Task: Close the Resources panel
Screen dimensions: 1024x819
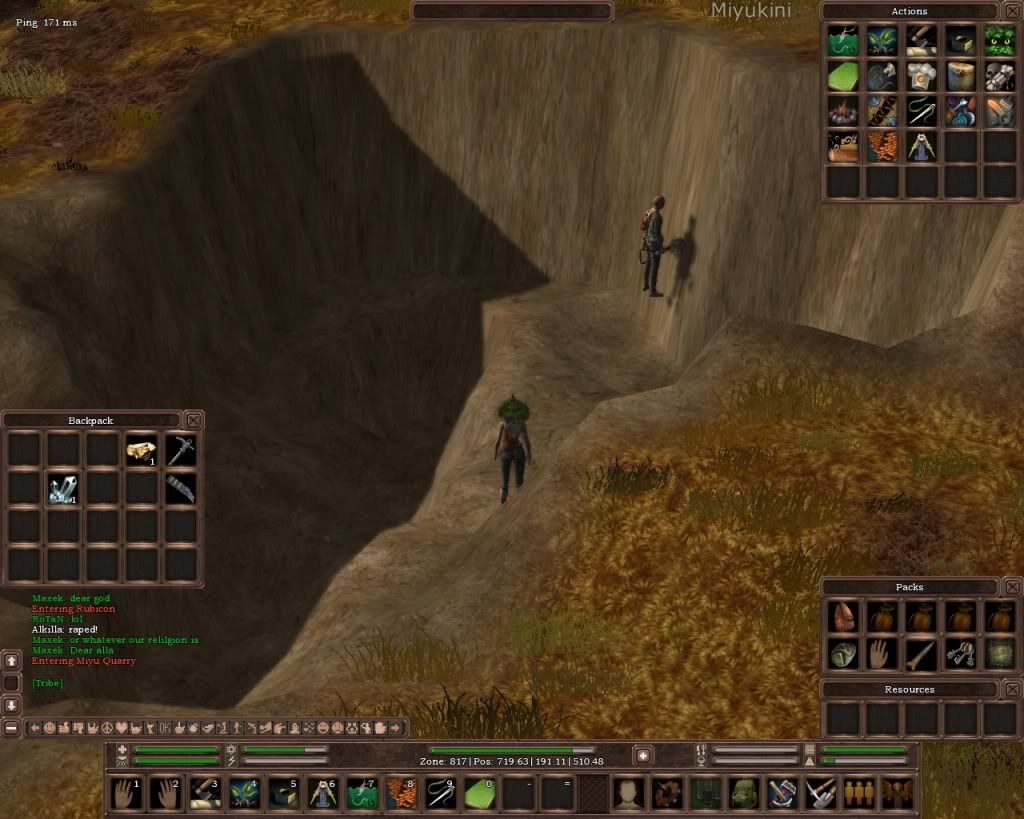Action: pos(1012,689)
